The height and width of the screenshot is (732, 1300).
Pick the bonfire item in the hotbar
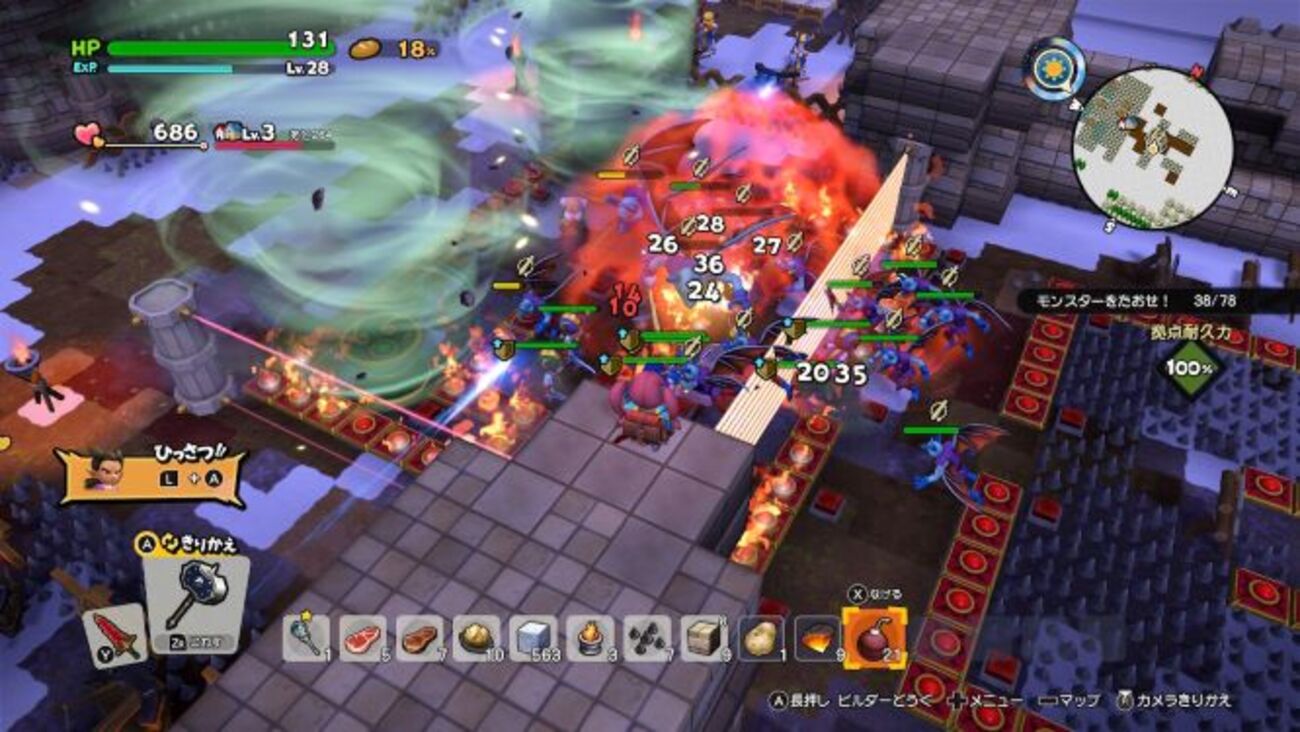[x=590, y=637]
